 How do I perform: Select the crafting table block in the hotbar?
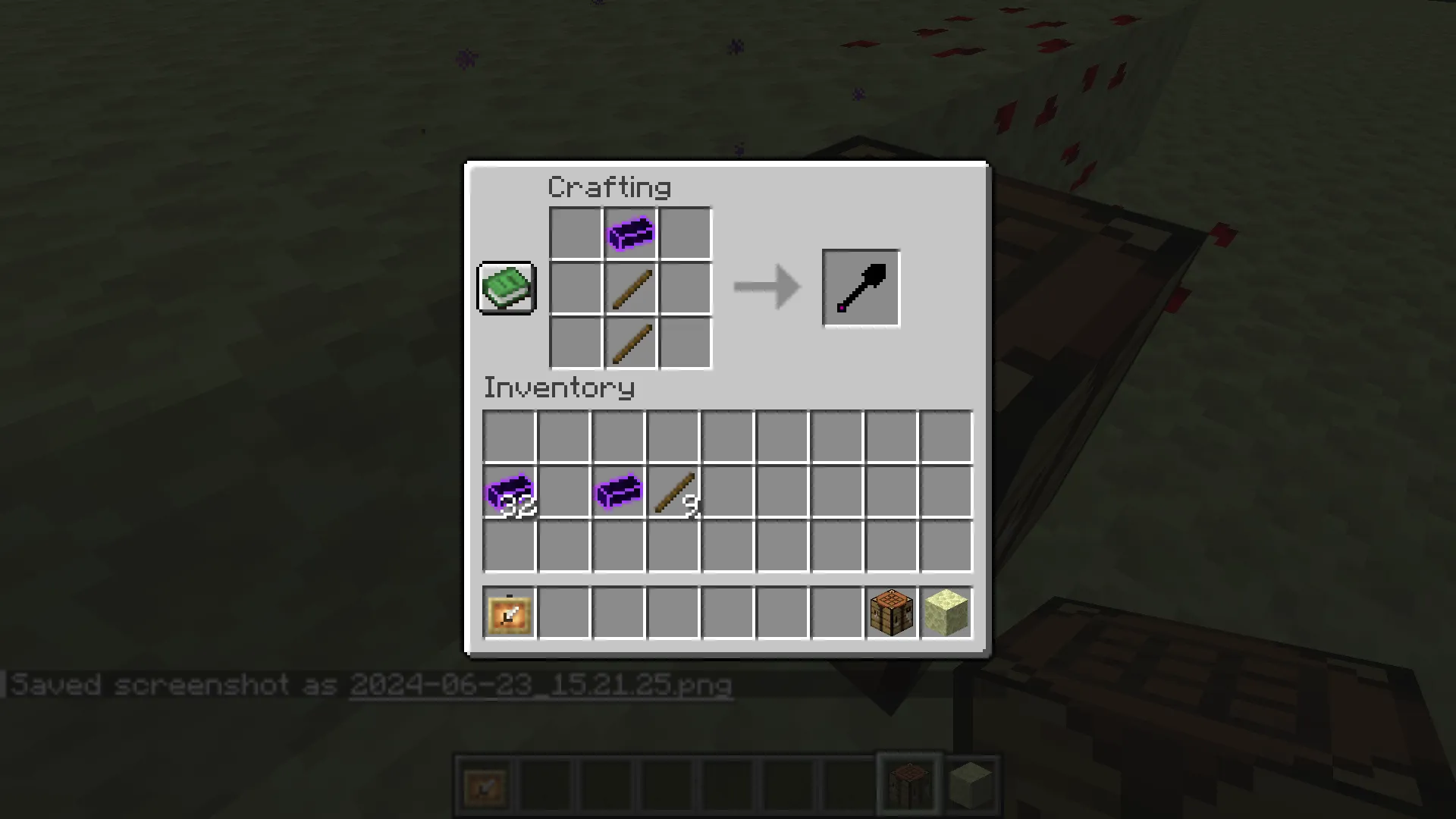(891, 612)
